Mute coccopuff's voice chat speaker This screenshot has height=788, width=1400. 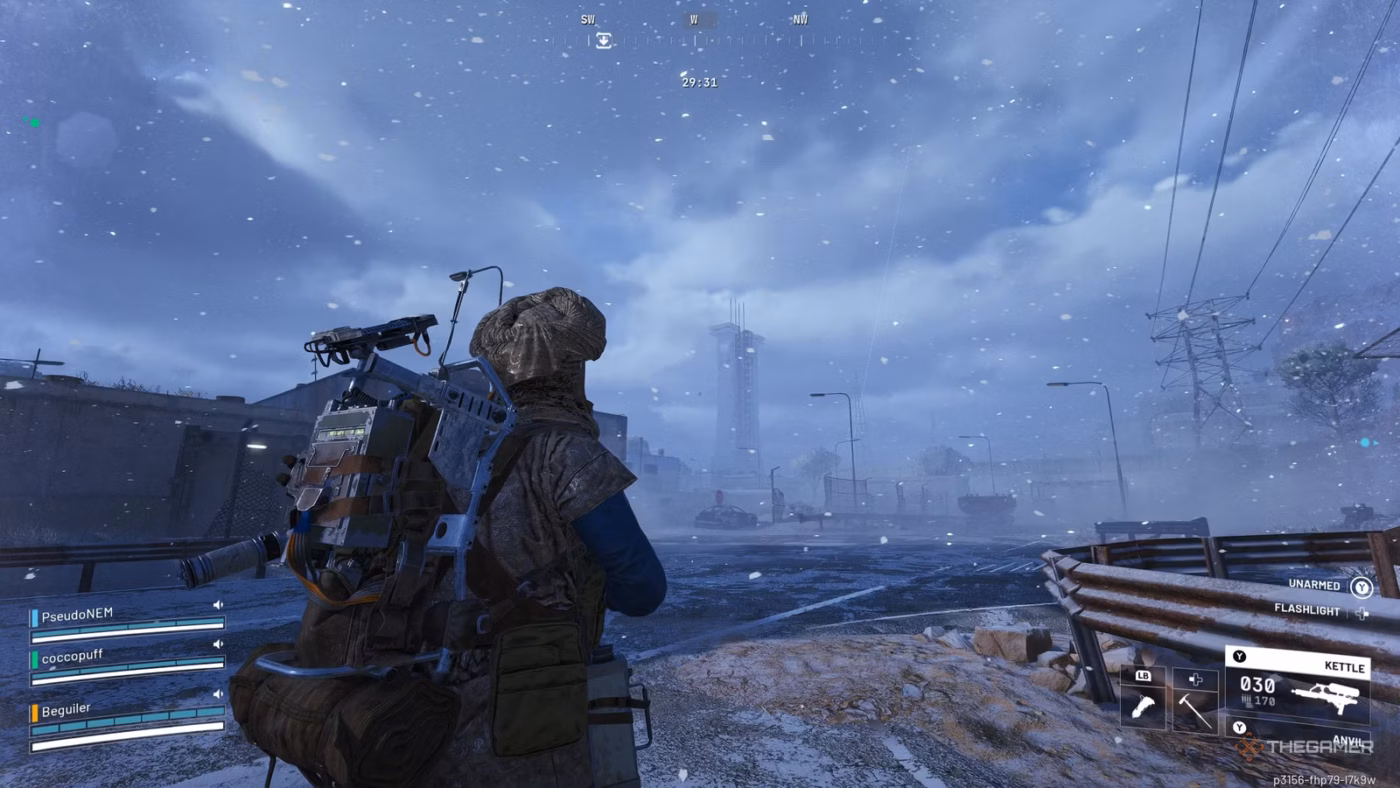(x=218, y=643)
